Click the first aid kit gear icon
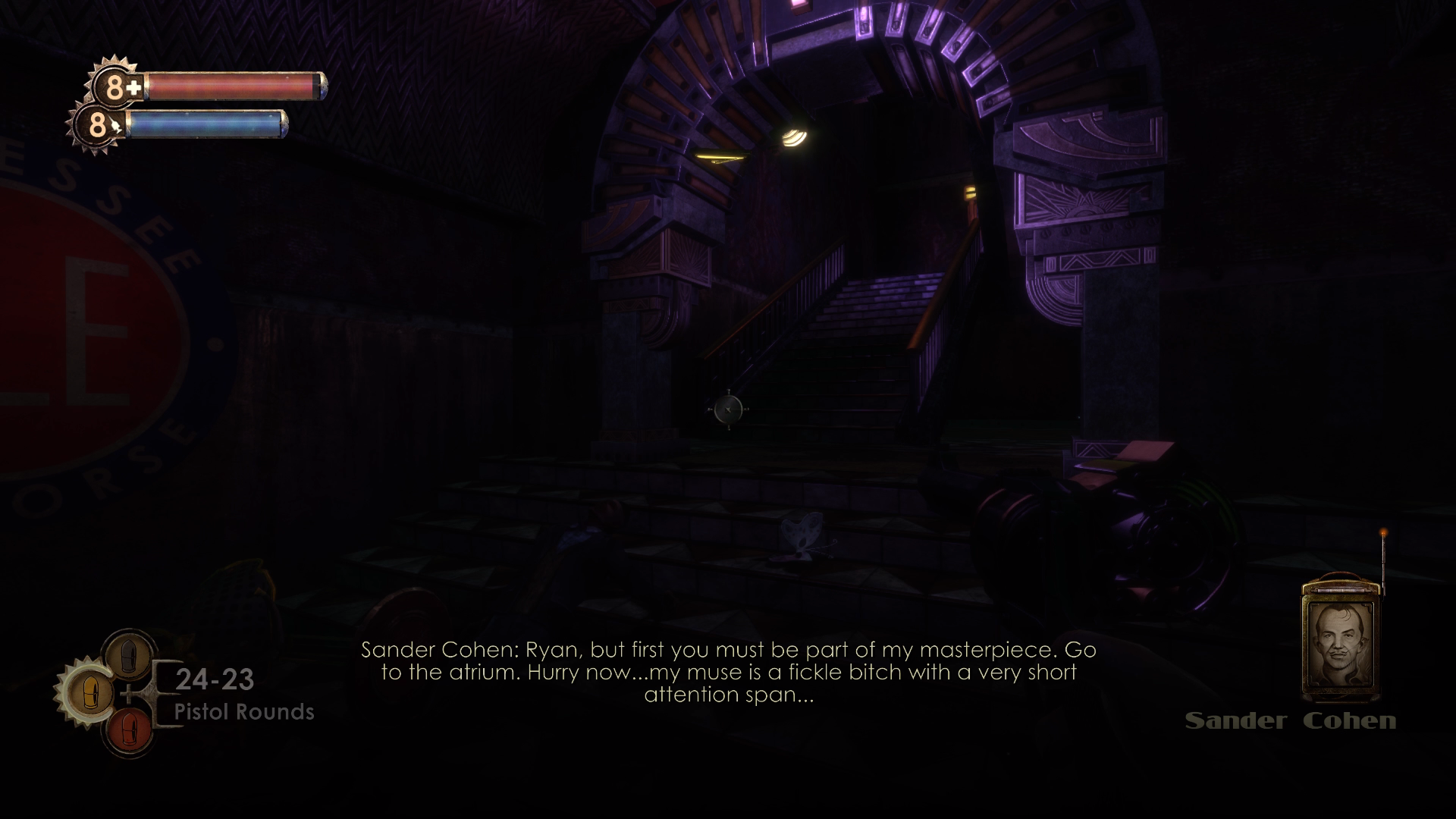Image resolution: width=1456 pixels, height=819 pixels. (115, 86)
